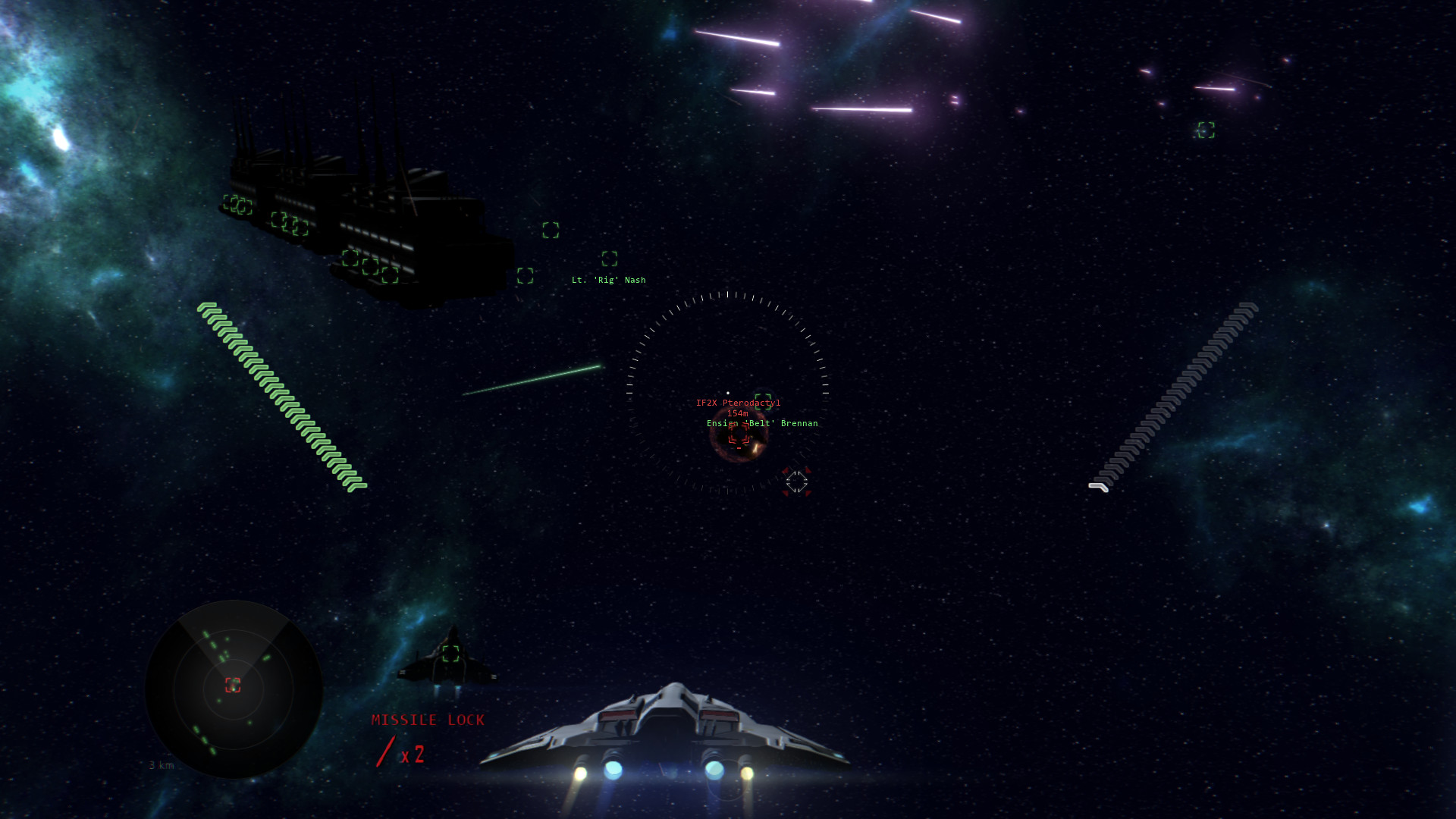Select the IF2X Pterodactyl target name

pyautogui.click(x=738, y=403)
